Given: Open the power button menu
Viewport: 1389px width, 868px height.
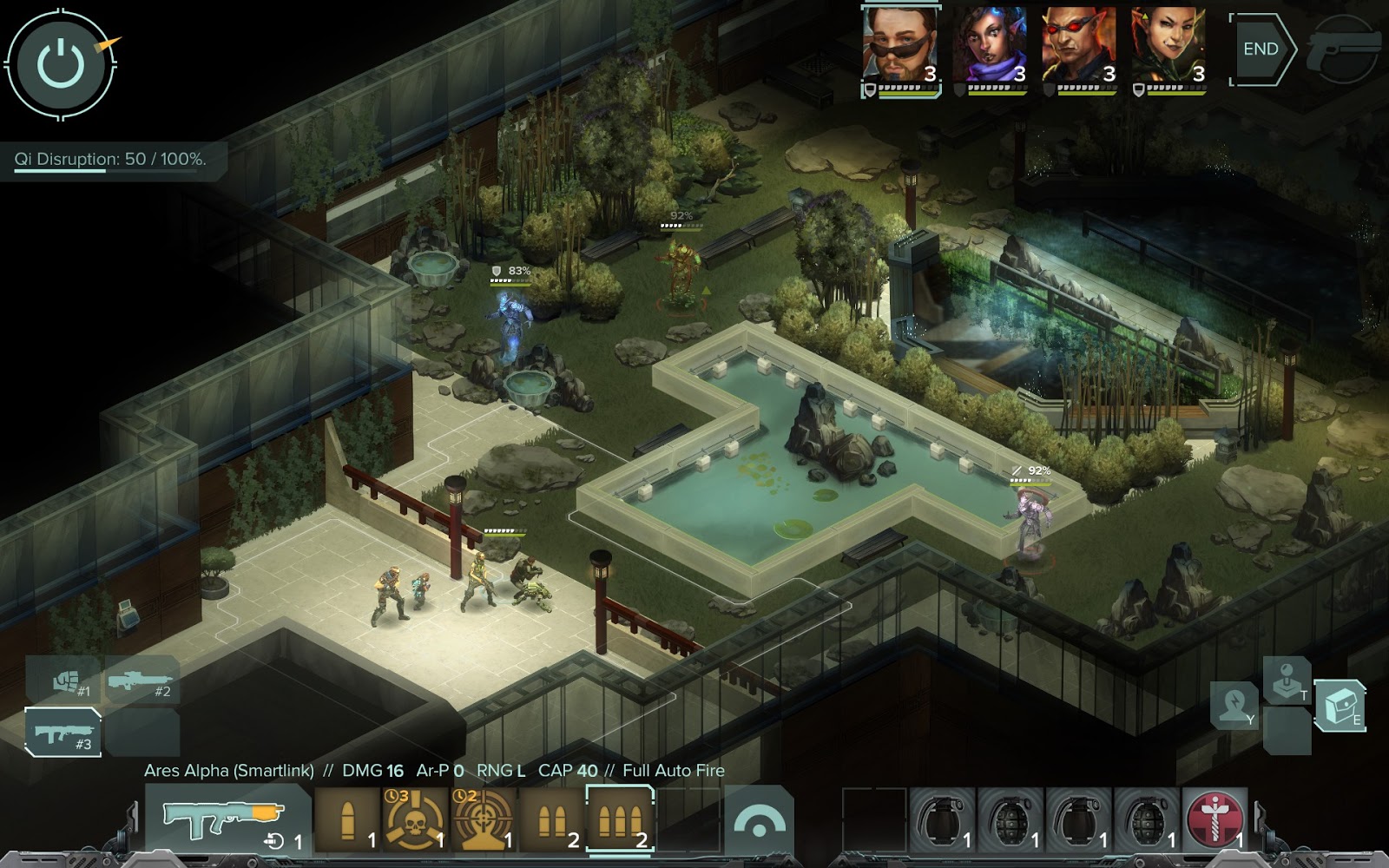Looking at the screenshot, I should pyautogui.click(x=61, y=64).
